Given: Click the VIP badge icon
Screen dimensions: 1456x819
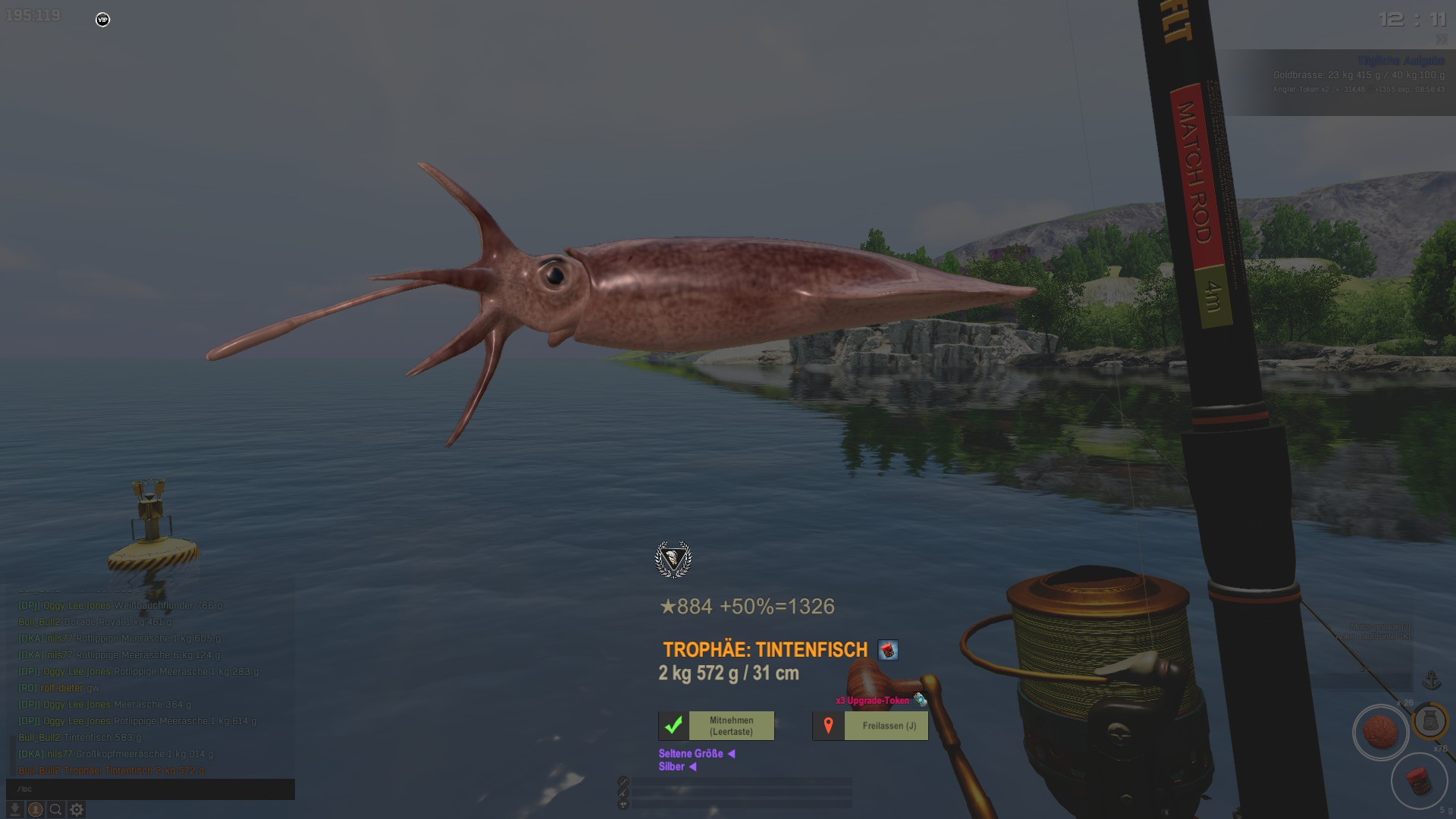Looking at the screenshot, I should coord(102,20).
